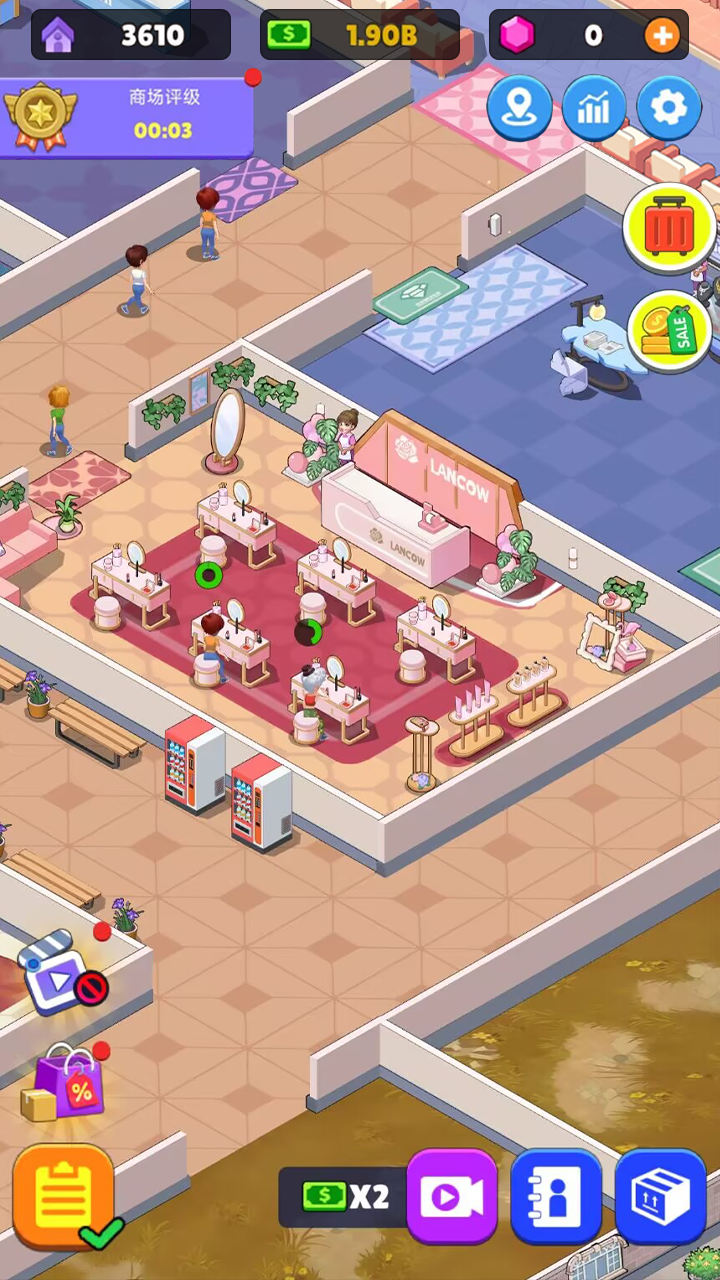Open the staff contact book
Viewport: 720px width, 1280px height.
coord(556,1196)
